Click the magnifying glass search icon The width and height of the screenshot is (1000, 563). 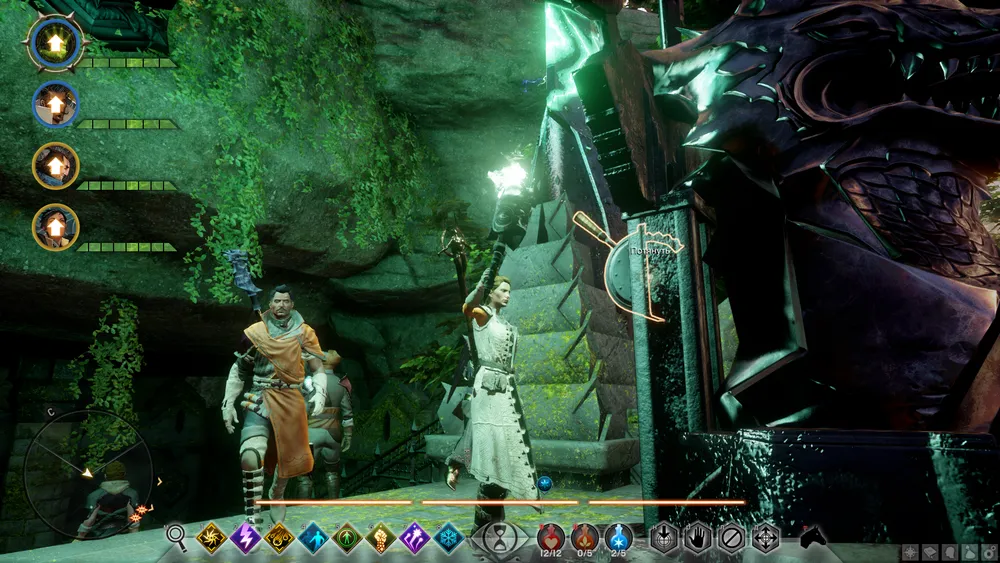pyautogui.click(x=177, y=538)
